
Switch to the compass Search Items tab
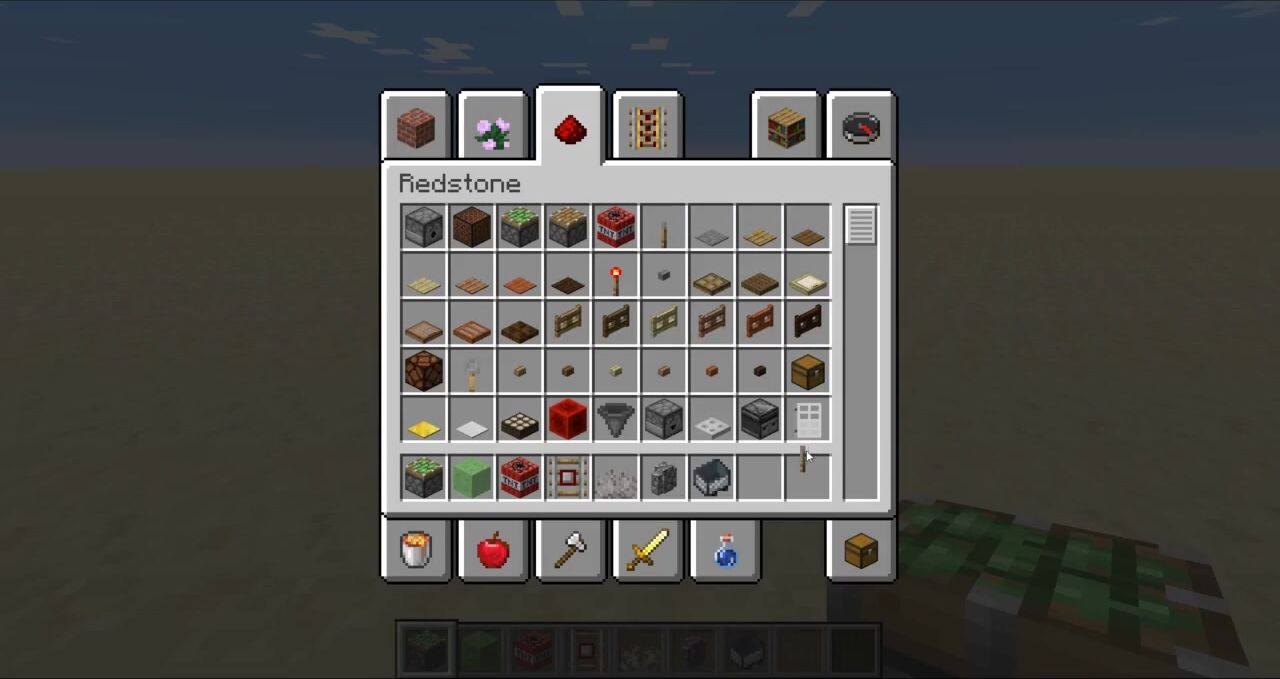(x=861, y=128)
